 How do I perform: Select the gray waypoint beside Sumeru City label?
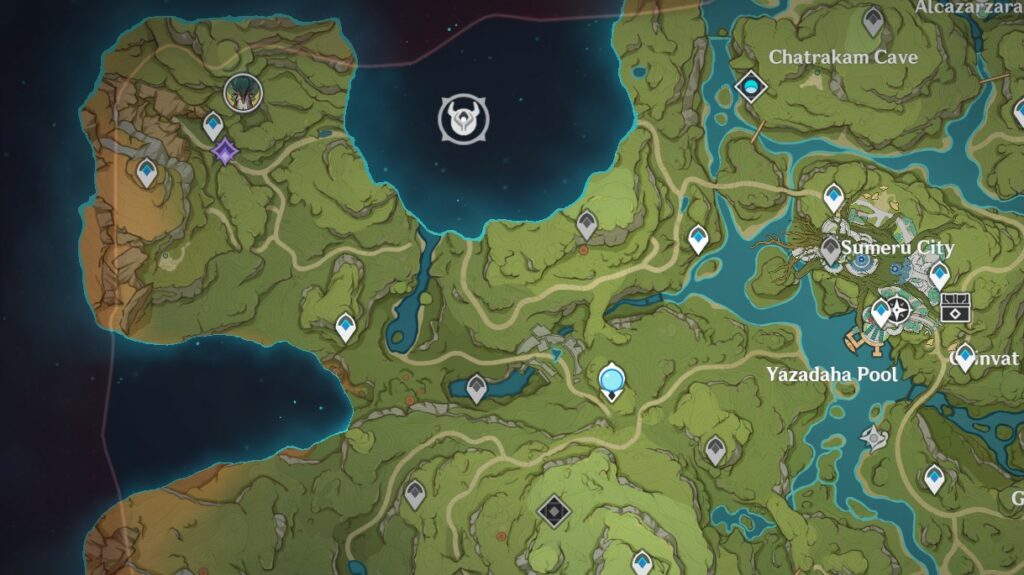(x=831, y=250)
